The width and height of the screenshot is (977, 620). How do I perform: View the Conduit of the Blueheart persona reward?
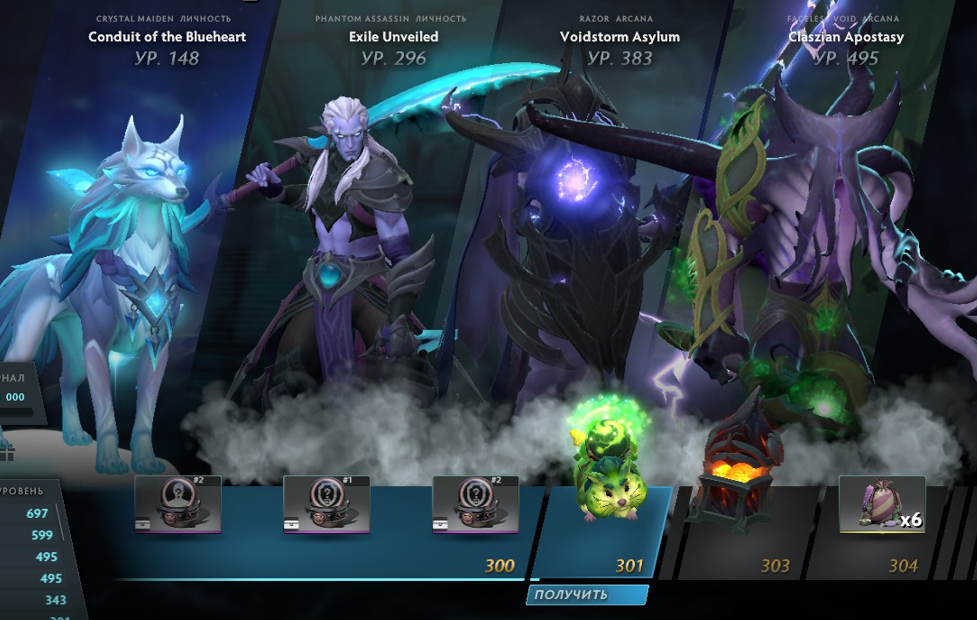pos(167,37)
